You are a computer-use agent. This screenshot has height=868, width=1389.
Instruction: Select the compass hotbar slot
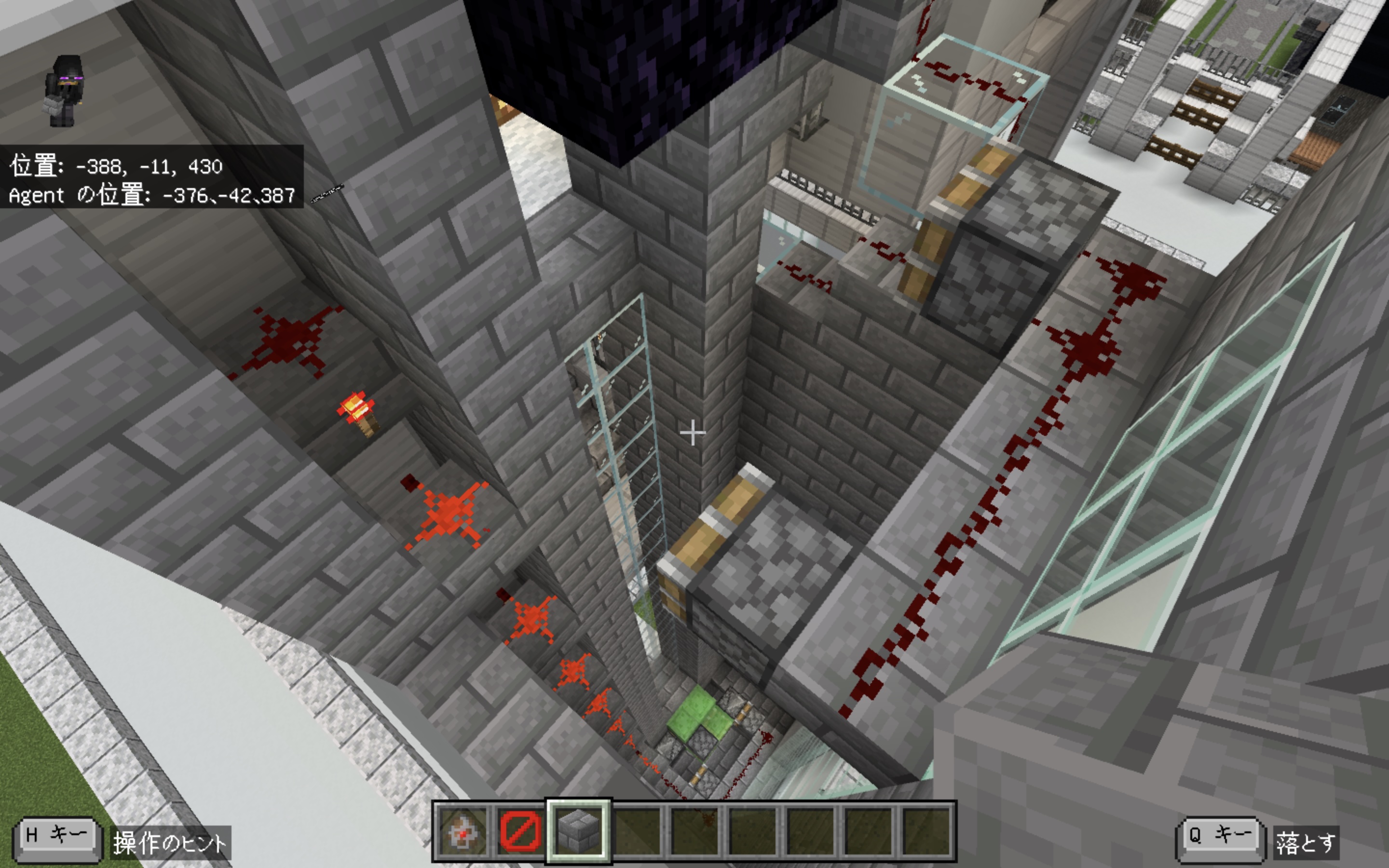[x=463, y=831]
